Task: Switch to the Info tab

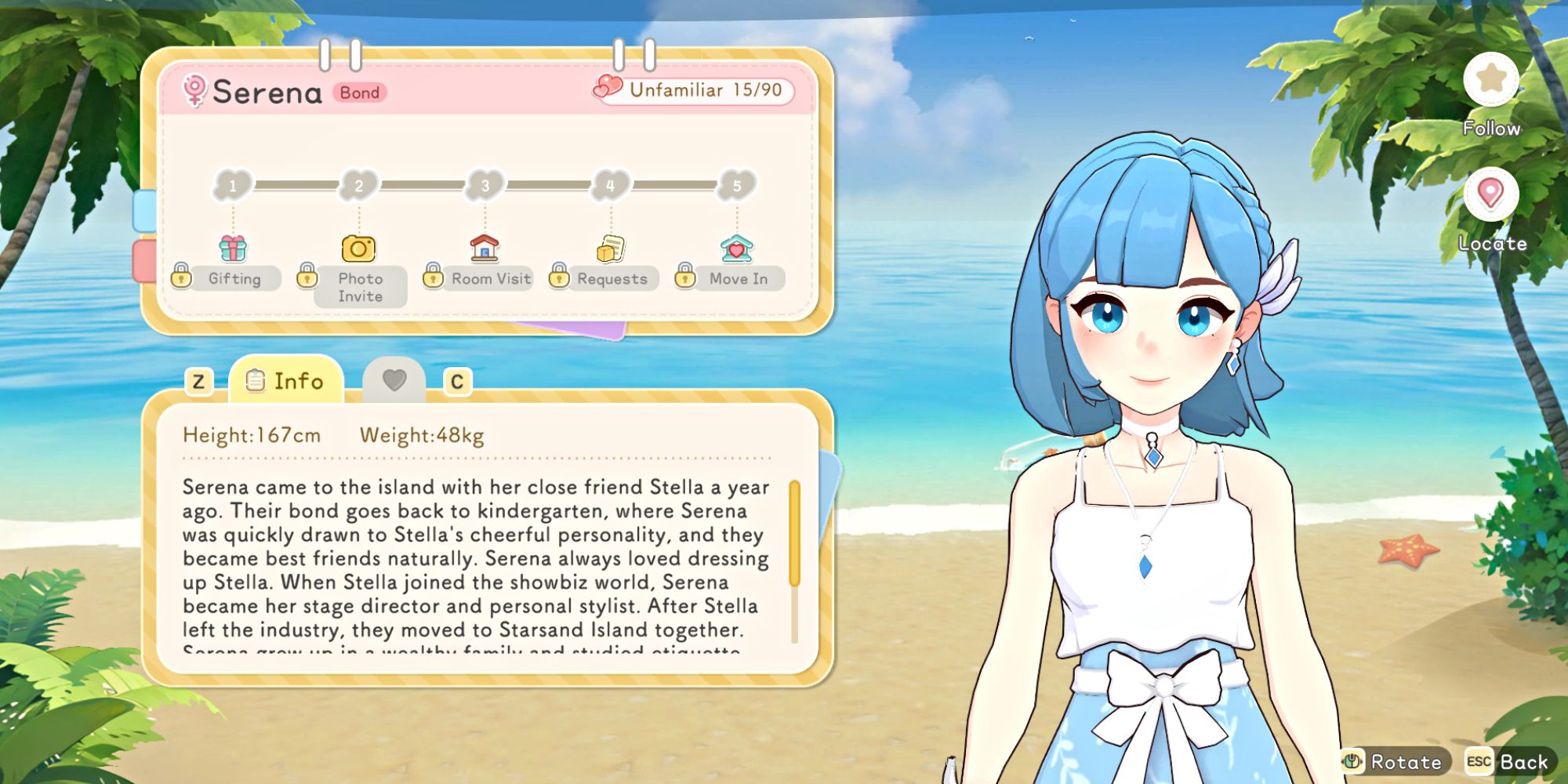Action: (287, 382)
